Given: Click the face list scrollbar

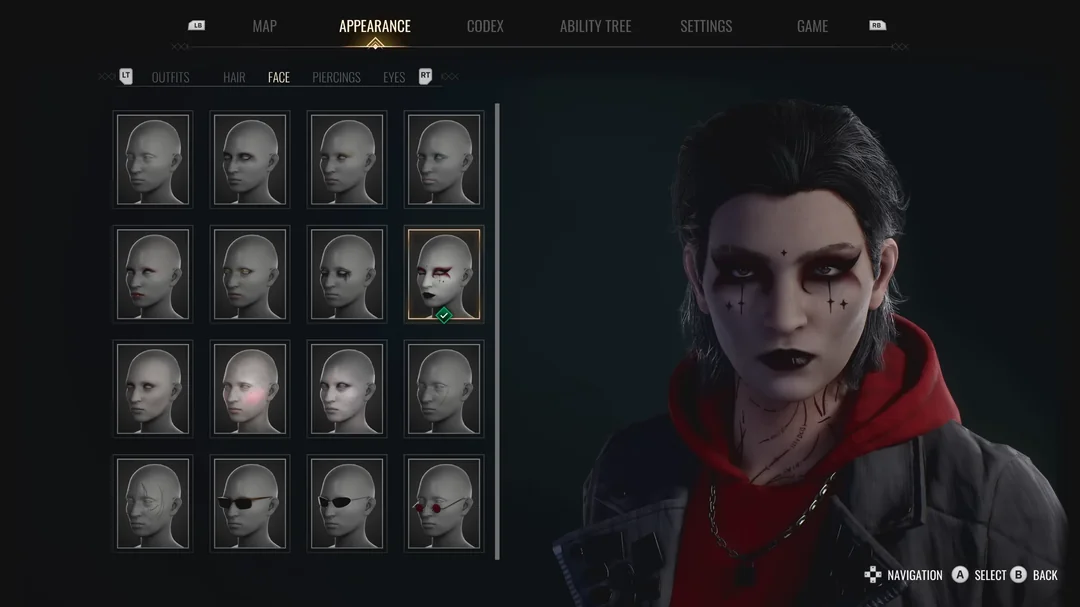Looking at the screenshot, I should pyautogui.click(x=497, y=330).
